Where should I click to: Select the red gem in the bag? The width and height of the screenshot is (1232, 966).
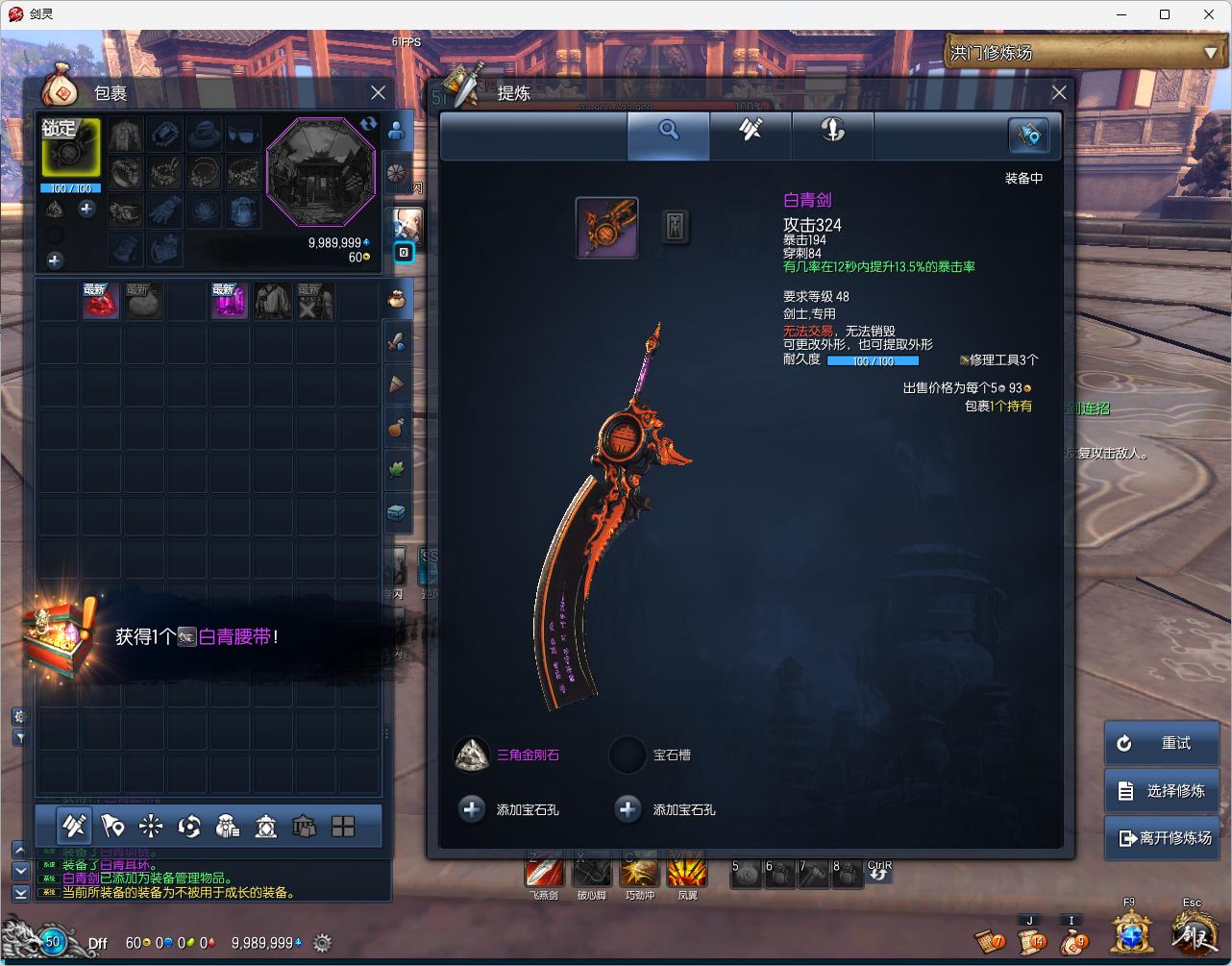(100, 301)
